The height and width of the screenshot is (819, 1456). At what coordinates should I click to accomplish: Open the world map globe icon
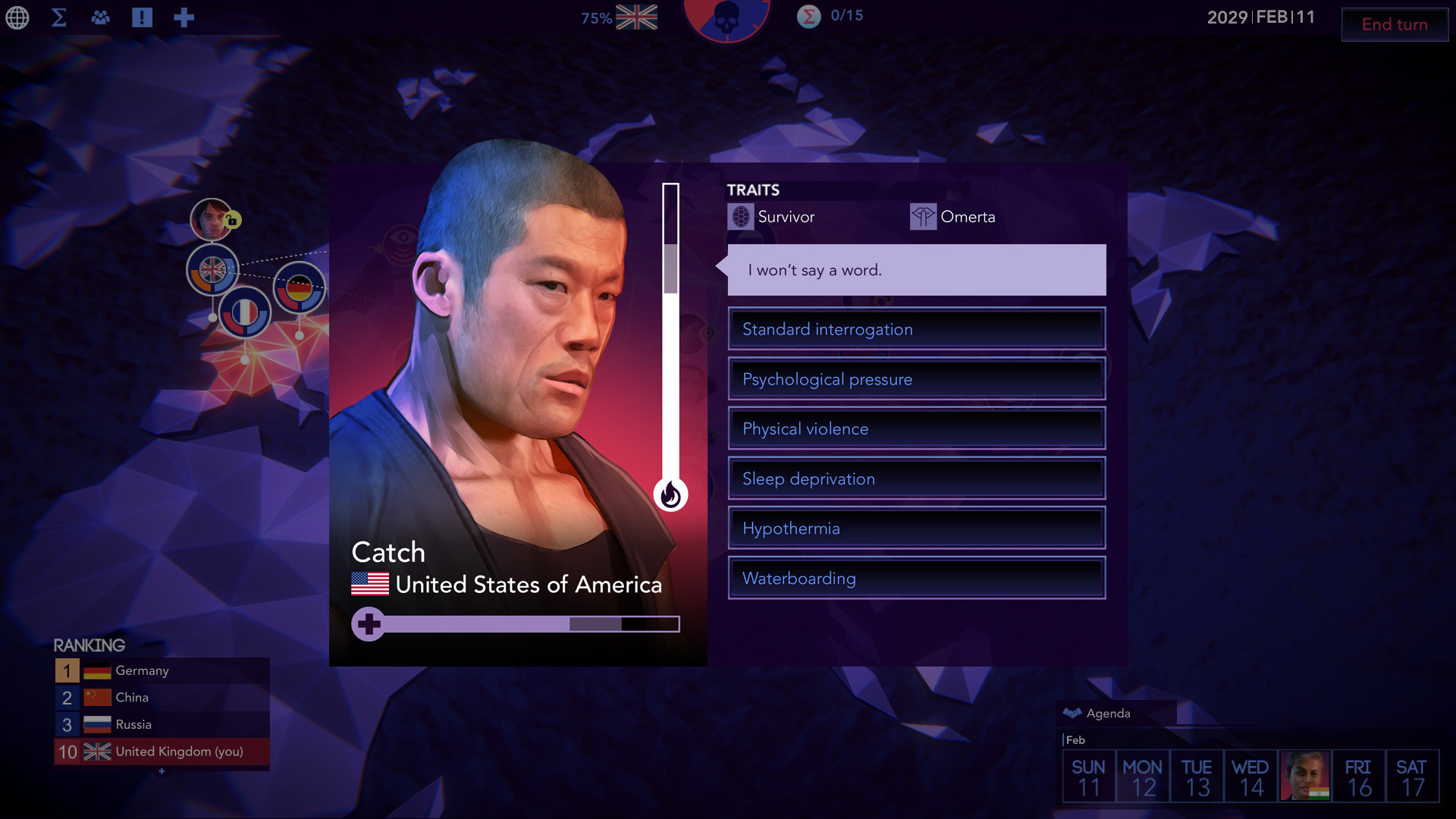(17, 18)
